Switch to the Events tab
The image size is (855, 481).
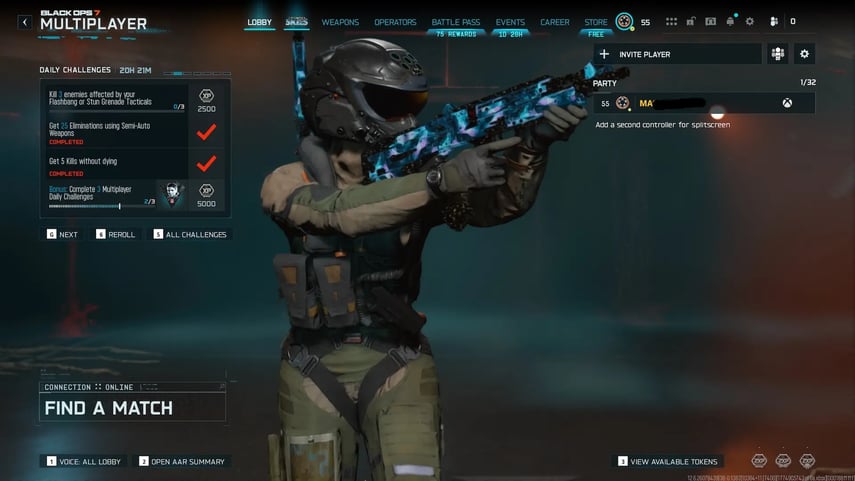point(510,22)
